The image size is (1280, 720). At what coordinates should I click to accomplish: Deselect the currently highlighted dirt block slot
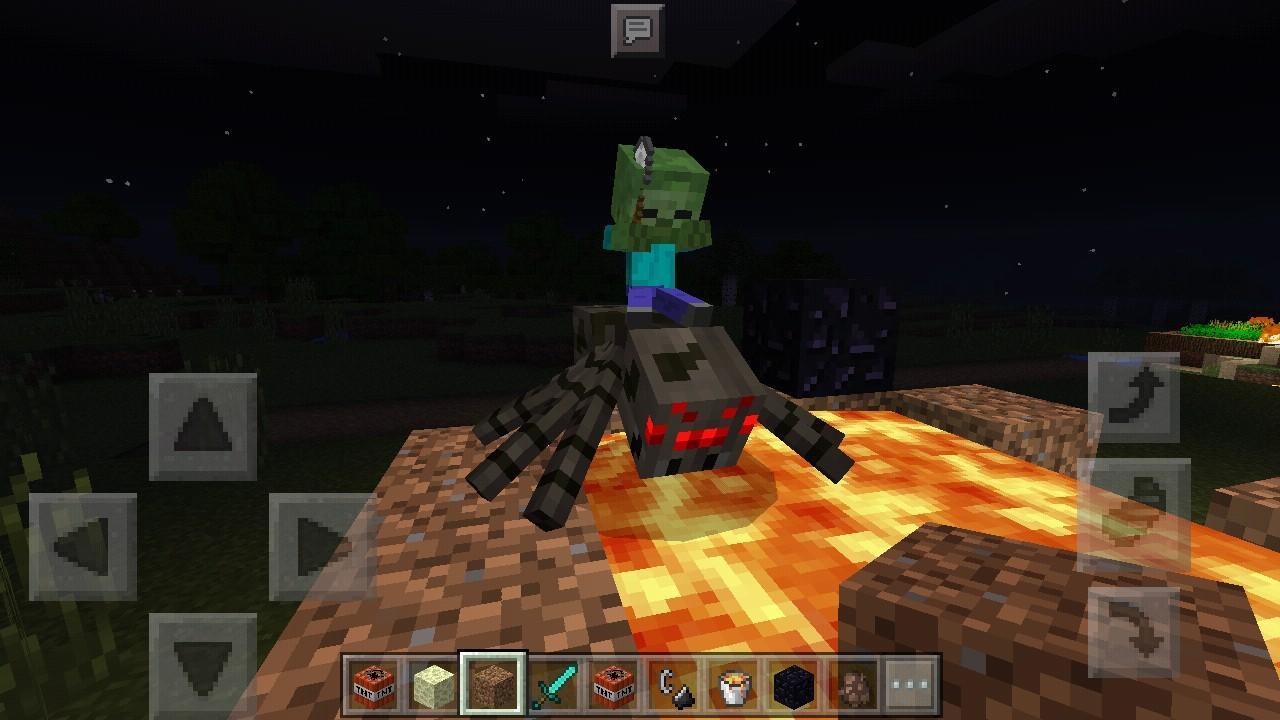click(492, 686)
